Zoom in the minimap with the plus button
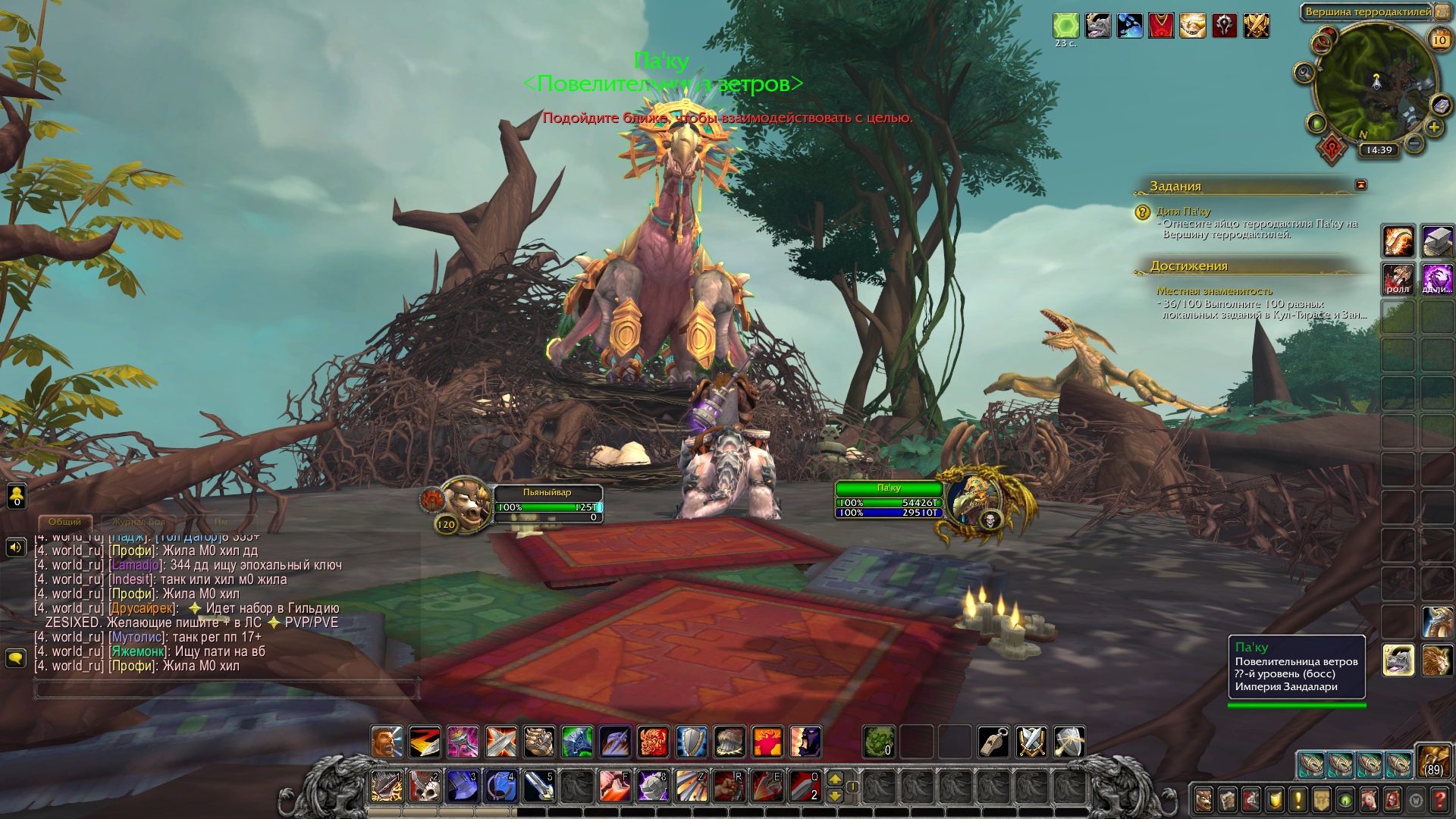Image resolution: width=1456 pixels, height=819 pixels. tap(1434, 127)
